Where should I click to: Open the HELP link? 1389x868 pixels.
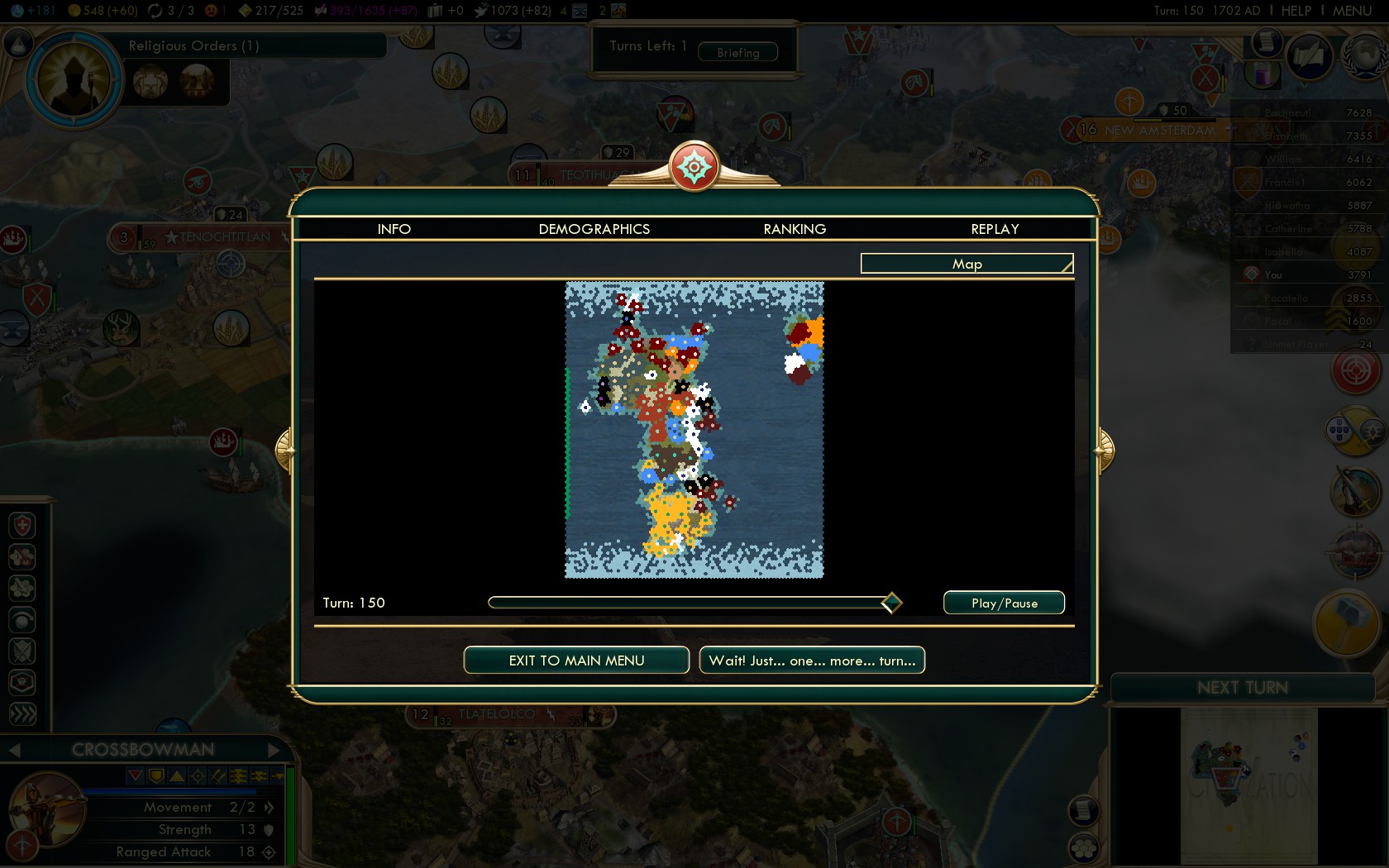[x=1296, y=11]
